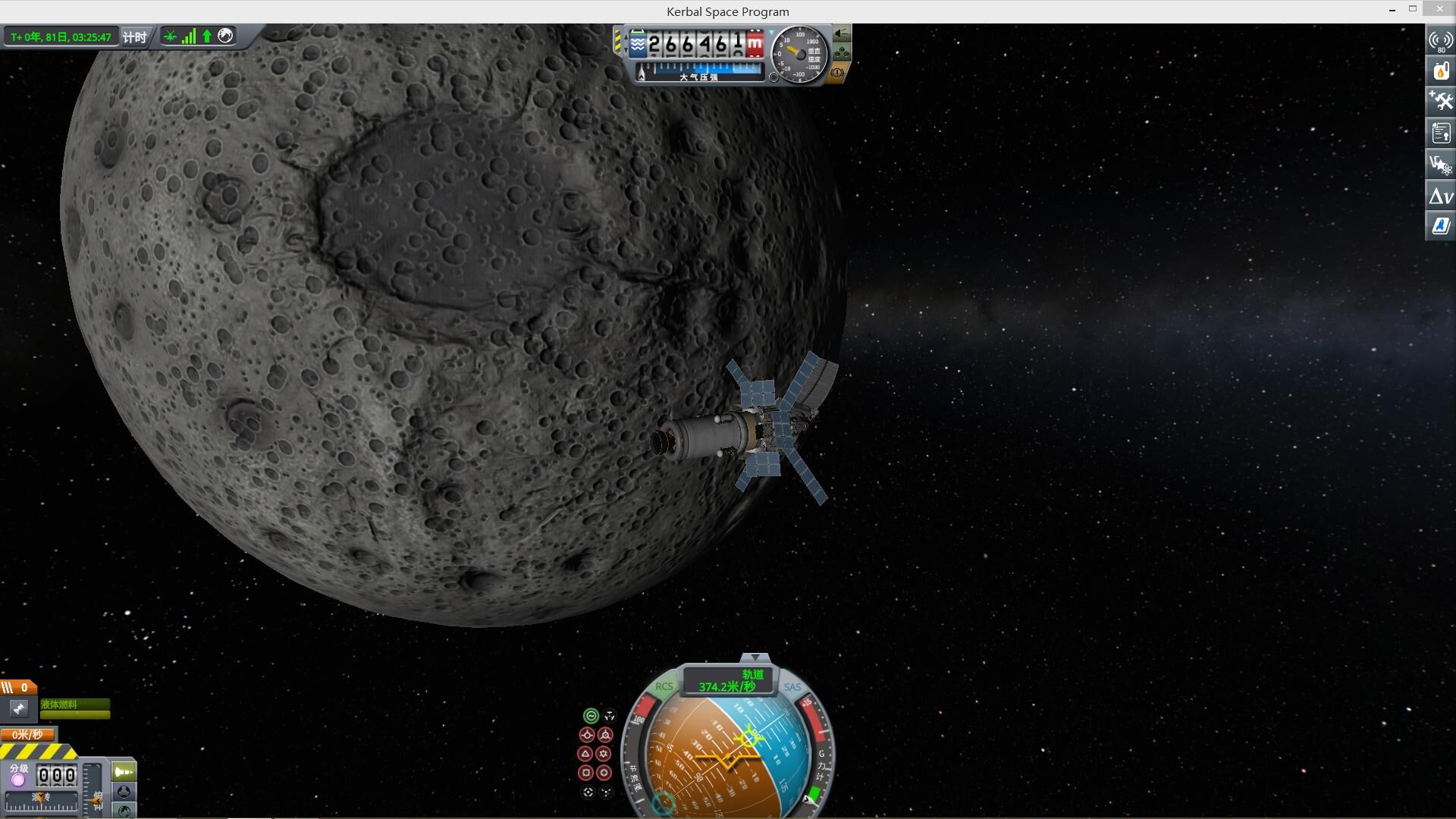The image size is (1456, 819).
Task: Switch to docking mode button
Action: [124, 792]
